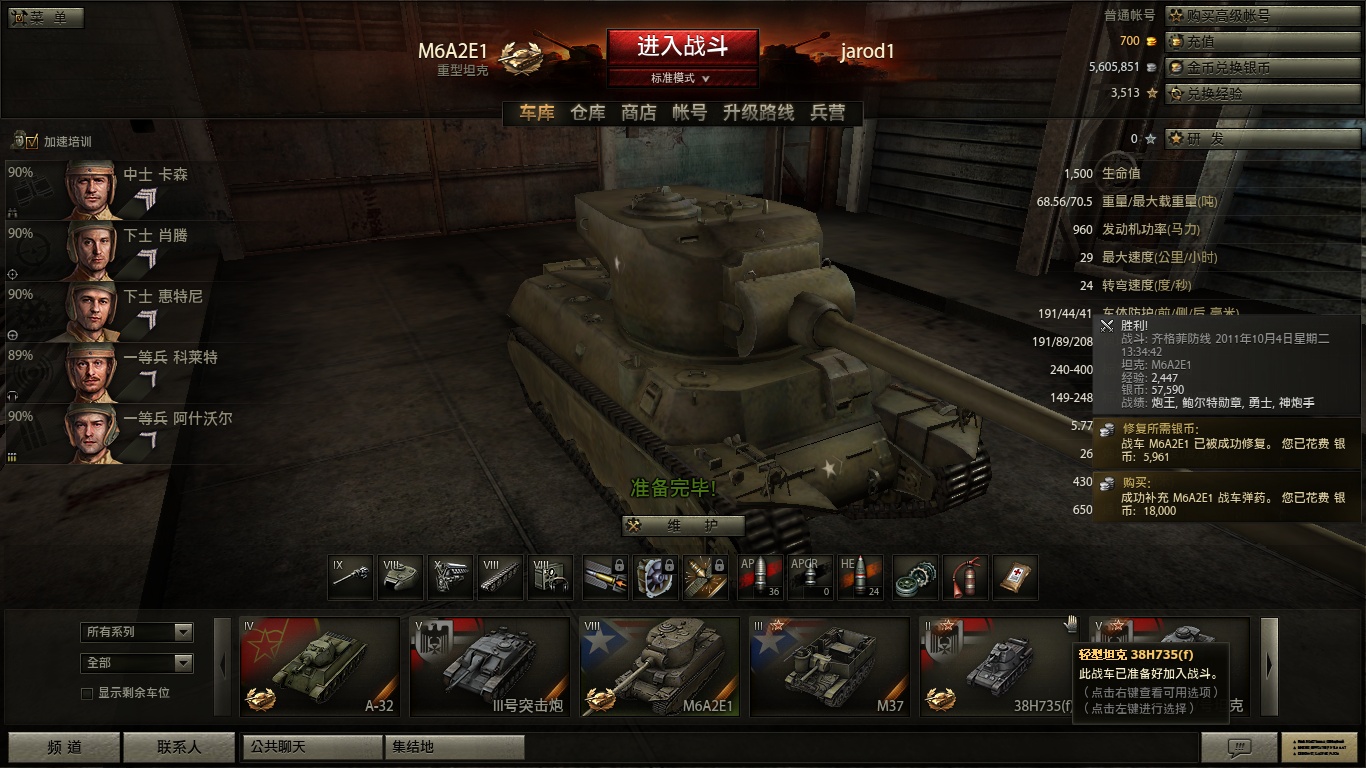Choose the M37 vehicle thumbnail
Image resolution: width=1366 pixels, height=768 pixels.
tap(830, 667)
